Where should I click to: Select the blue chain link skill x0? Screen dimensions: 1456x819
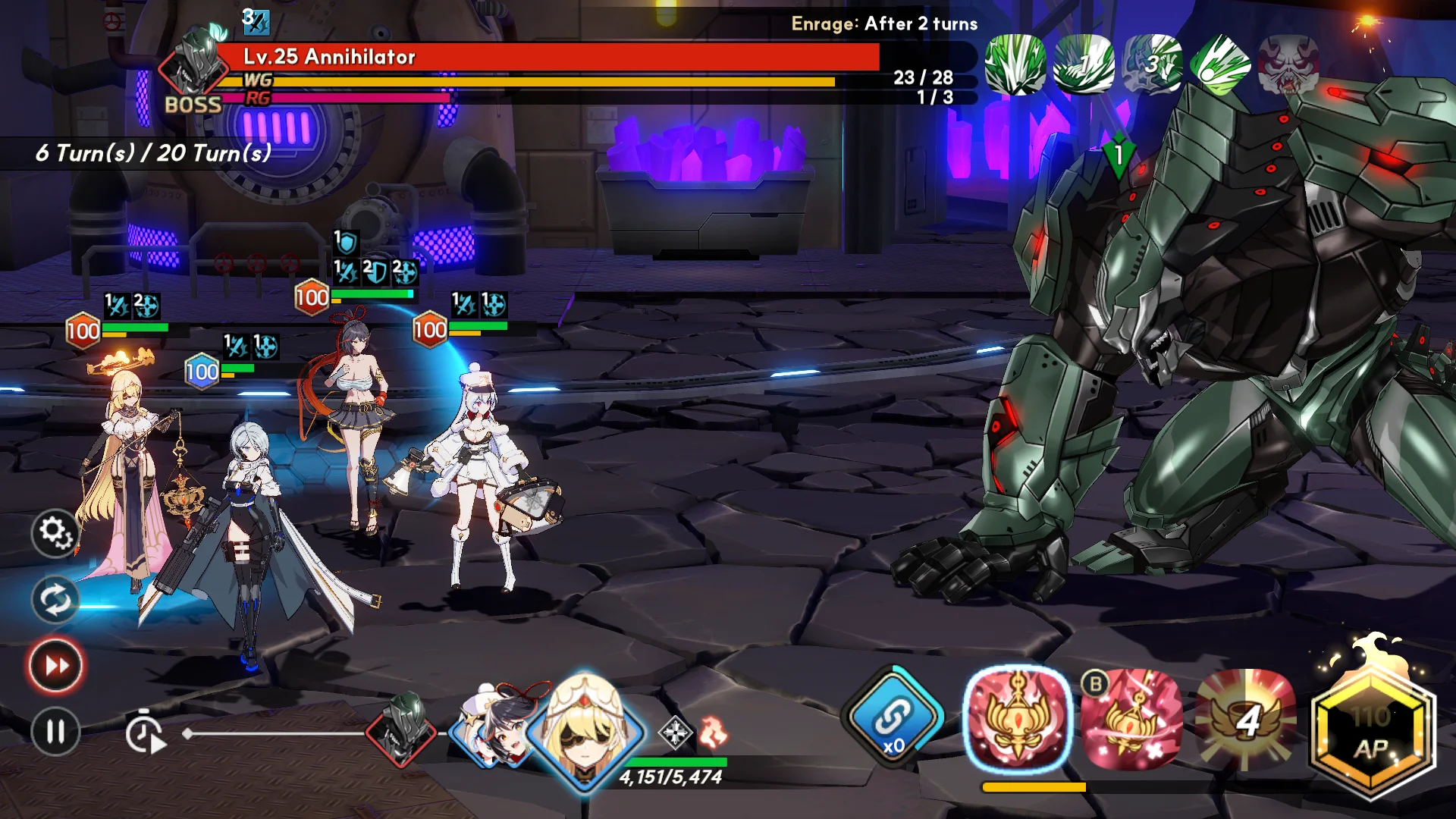coord(893,717)
